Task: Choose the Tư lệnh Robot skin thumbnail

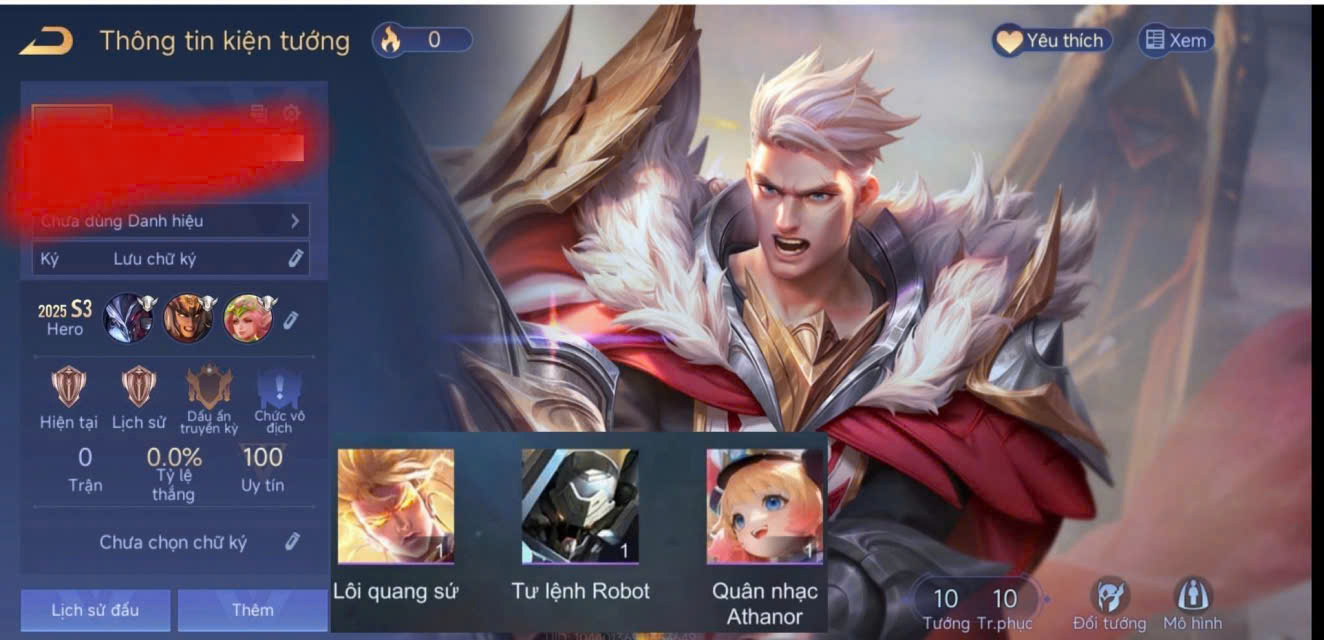Action: [x=580, y=506]
